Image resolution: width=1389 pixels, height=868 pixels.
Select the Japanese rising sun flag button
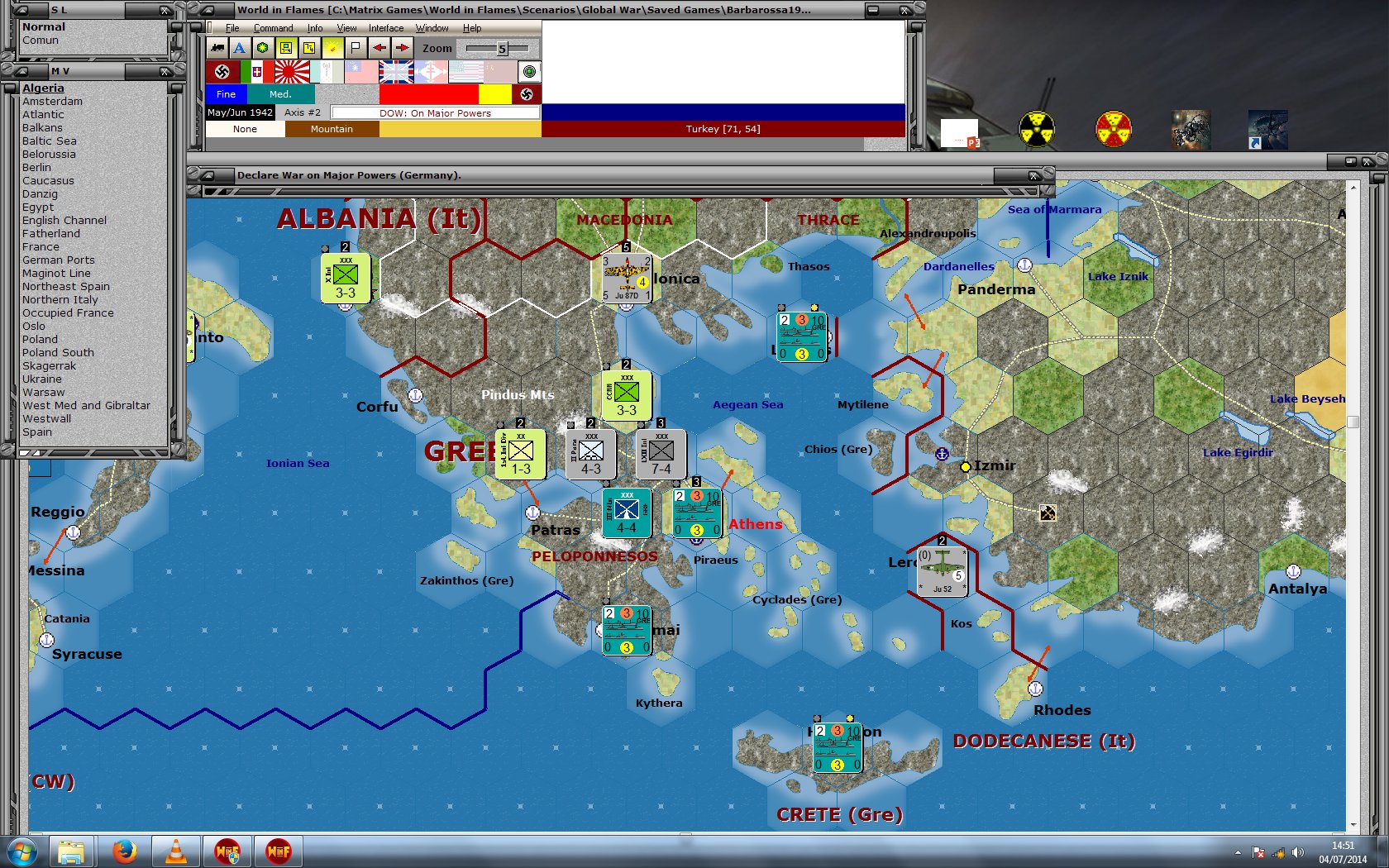pyautogui.click(x=291, y=71)
